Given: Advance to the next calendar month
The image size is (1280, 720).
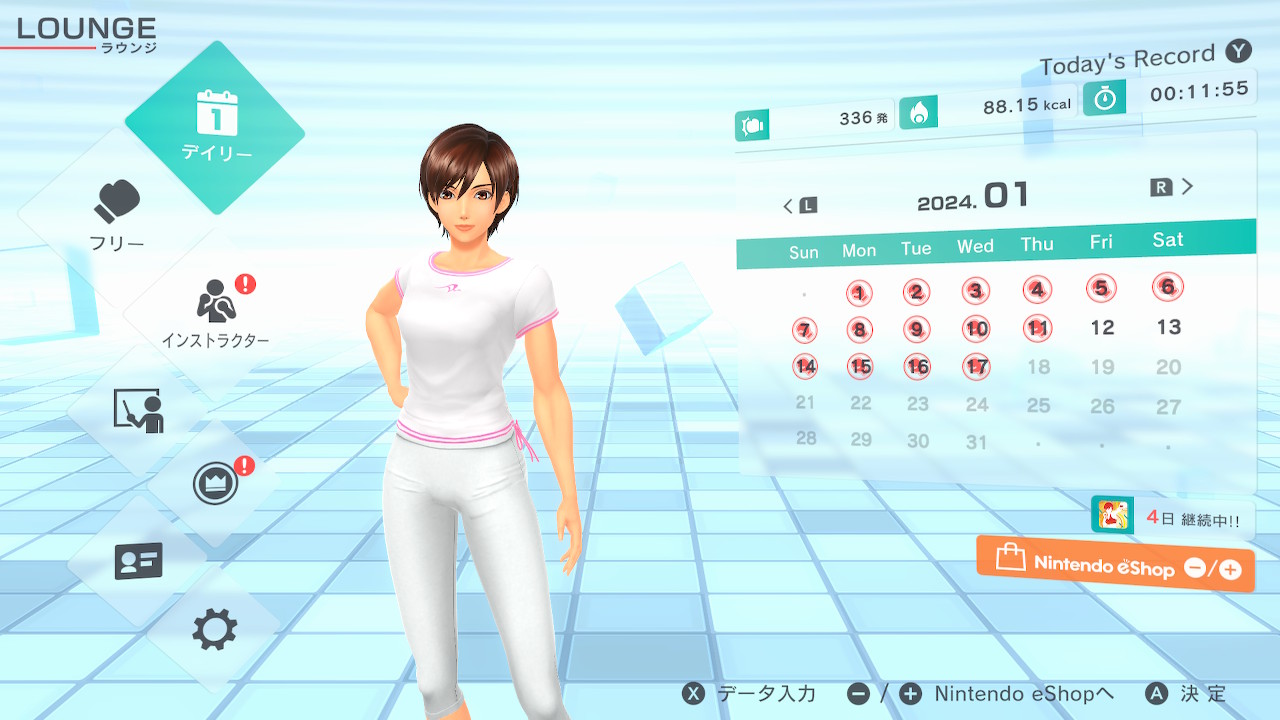Looking at the screenshot, I should click(1173, 187).
